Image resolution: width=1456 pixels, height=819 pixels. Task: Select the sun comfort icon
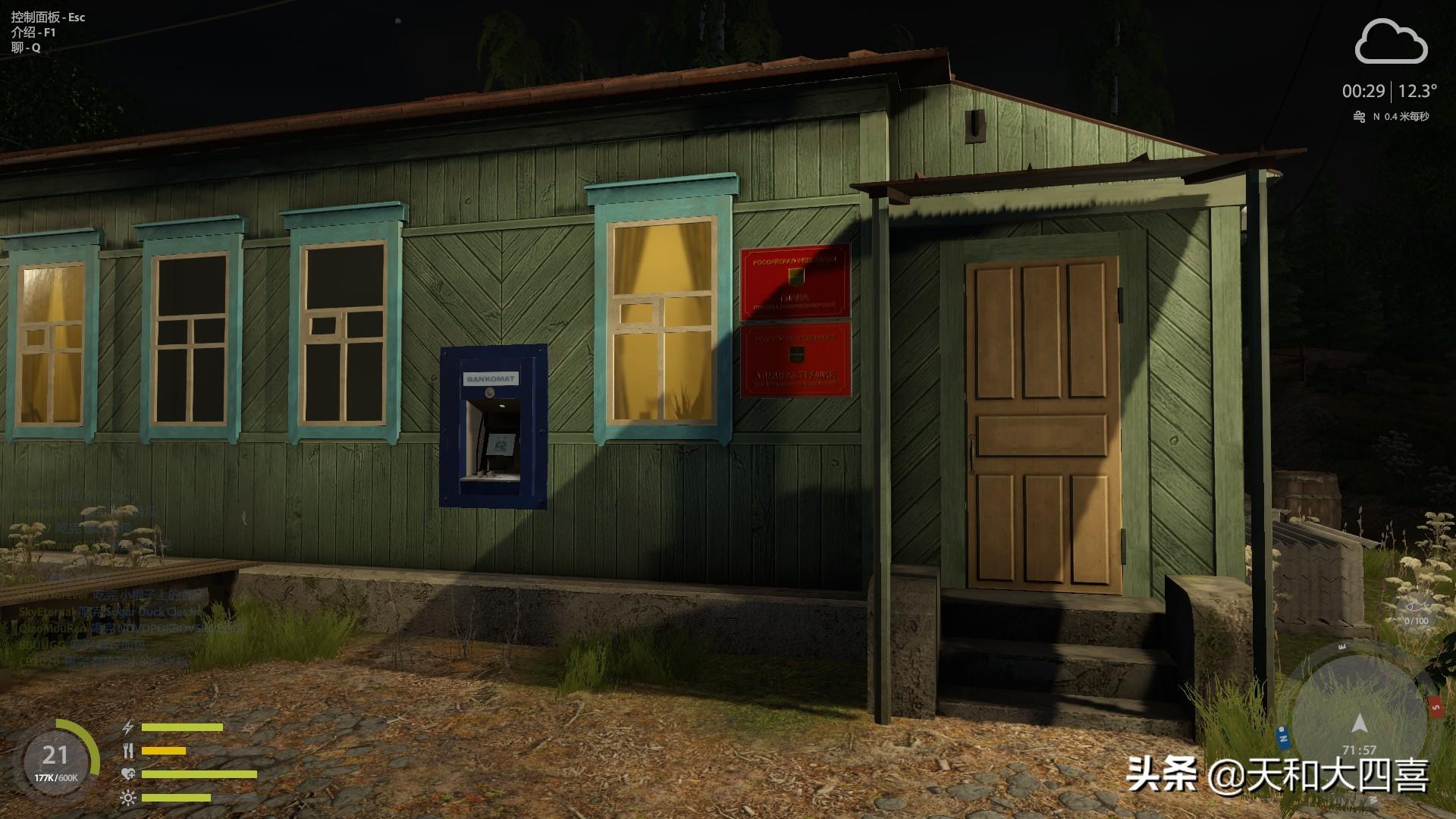click(128, 798)
